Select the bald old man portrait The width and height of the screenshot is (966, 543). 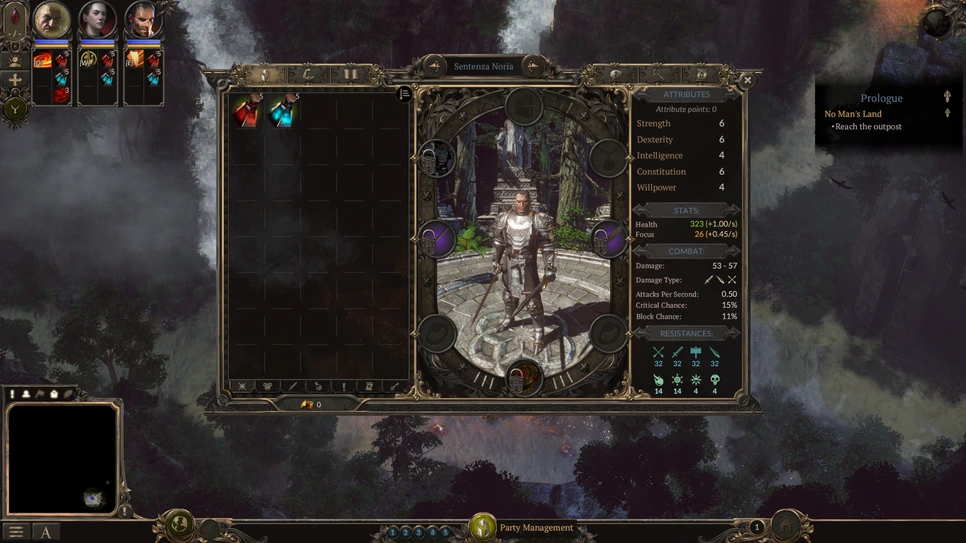coord(52,19)
